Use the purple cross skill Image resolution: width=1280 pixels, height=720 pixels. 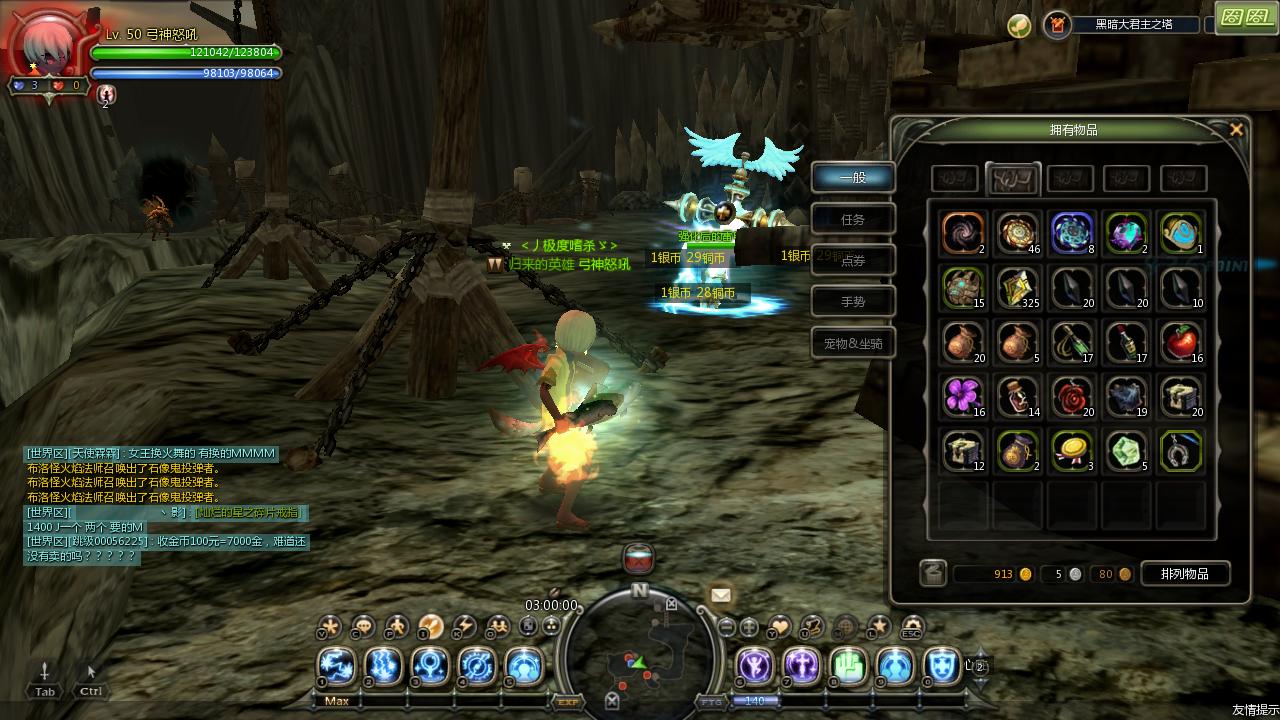[x=801, y=665]
